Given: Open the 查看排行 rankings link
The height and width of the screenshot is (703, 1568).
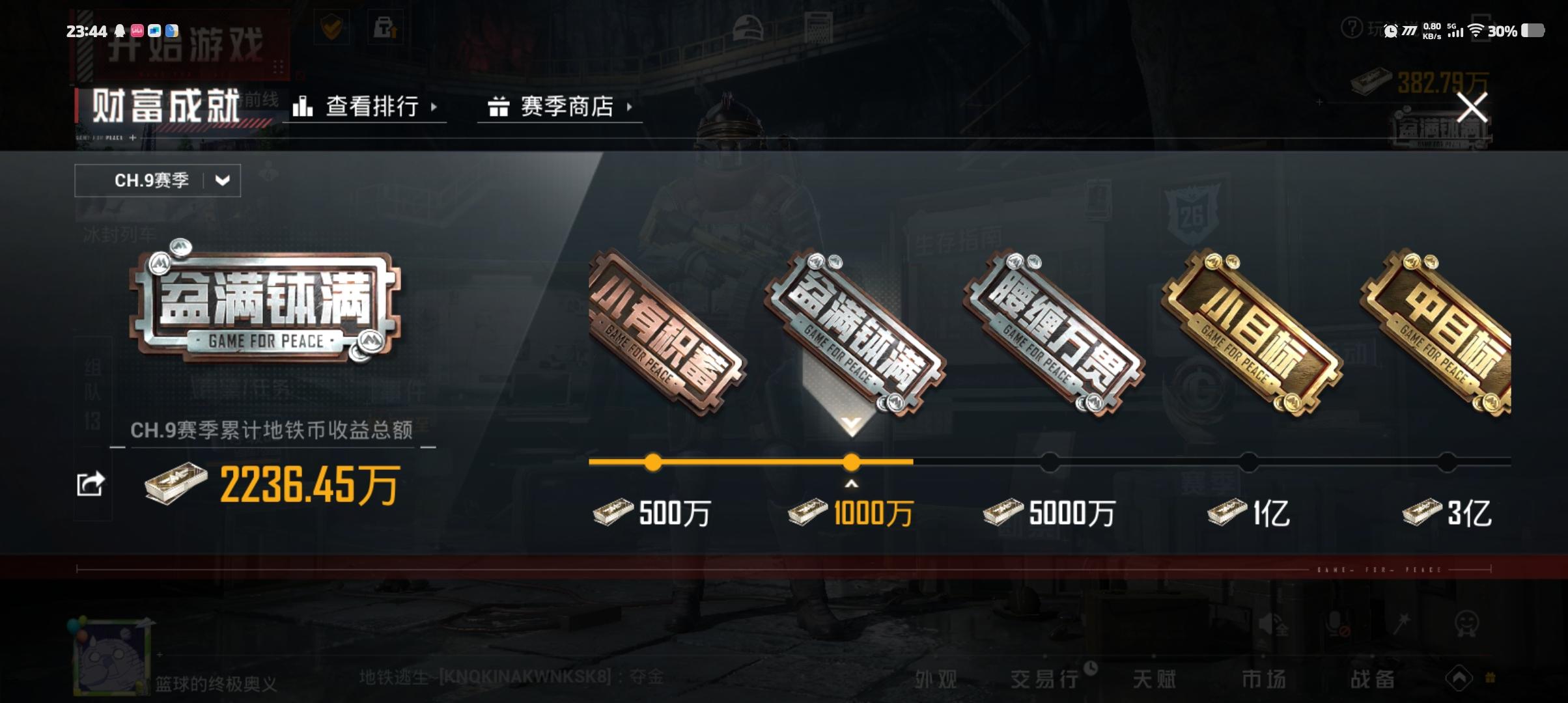Looking at the screenshot, I should 371,107.
